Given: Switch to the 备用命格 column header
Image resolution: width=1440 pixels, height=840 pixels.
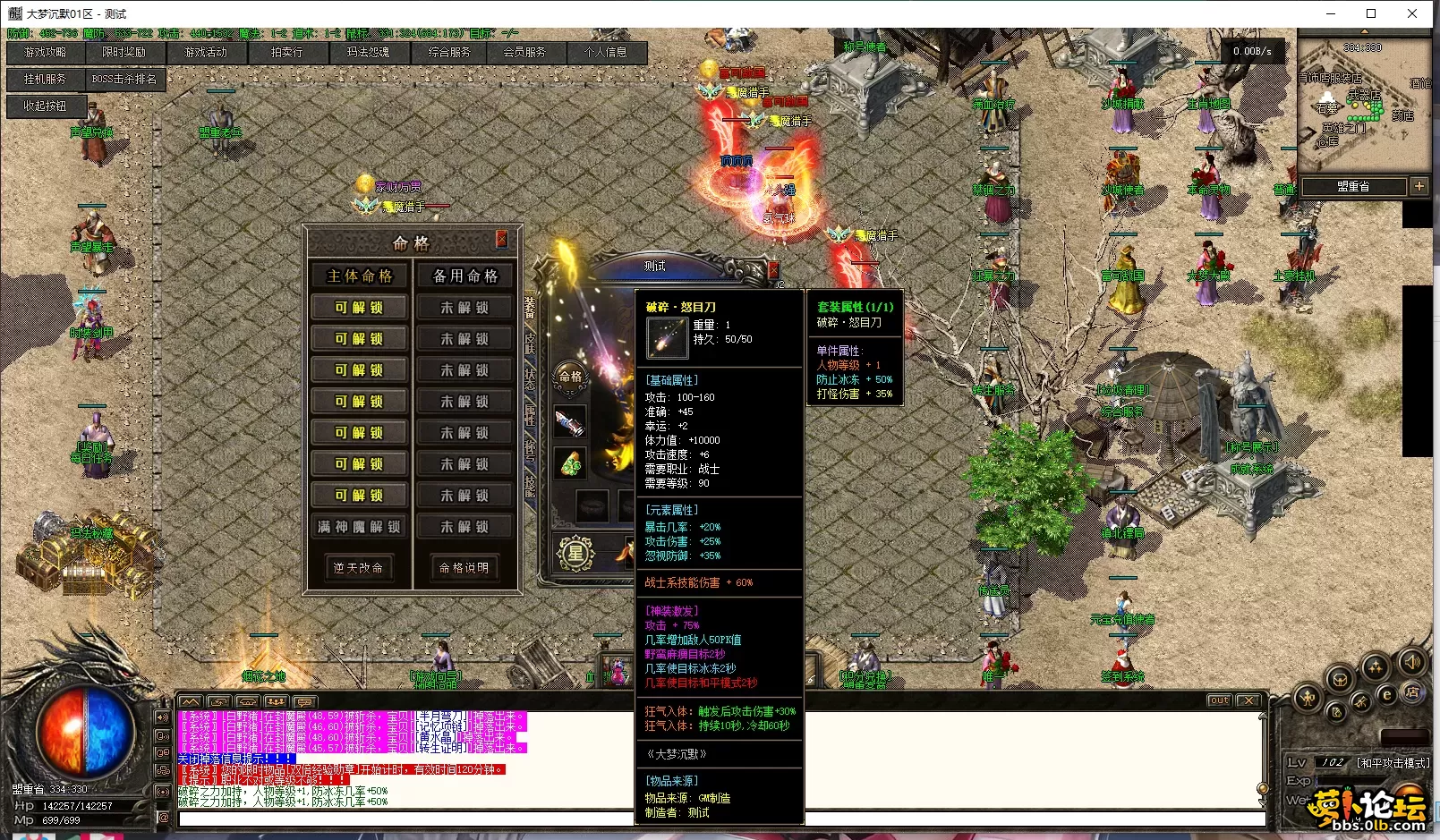Looking at the screenshot, I should pyautogui.click(x=464, y=276).
